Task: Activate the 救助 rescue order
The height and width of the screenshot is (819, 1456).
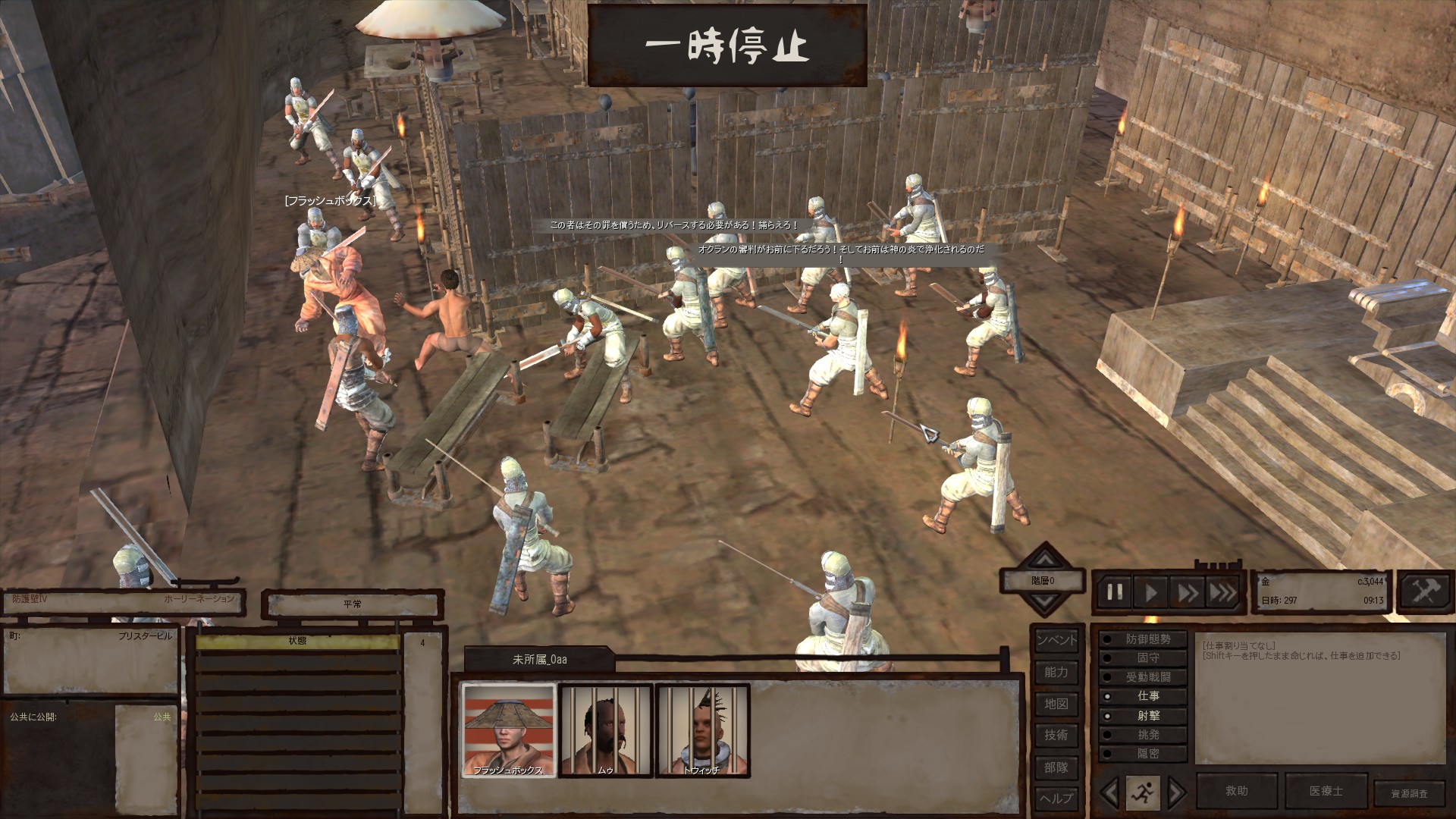Action: [x=1237, y=791]
